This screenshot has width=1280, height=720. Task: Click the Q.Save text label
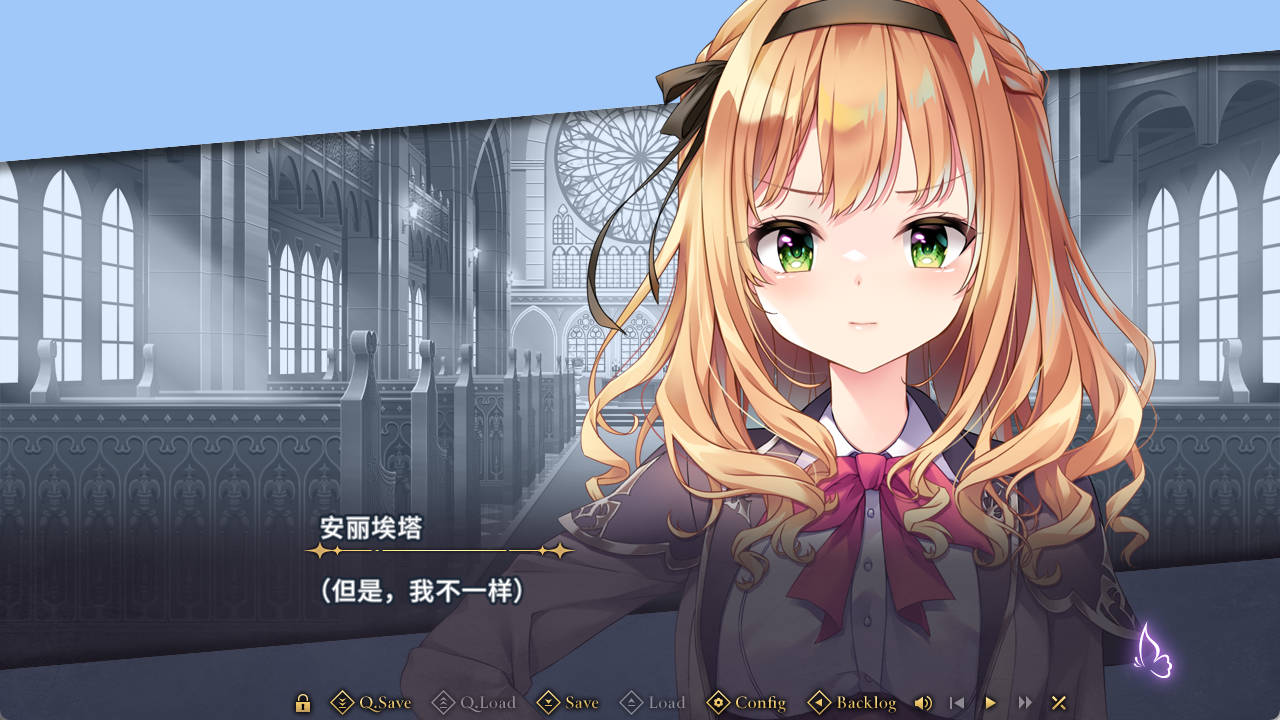click(387, 703)
